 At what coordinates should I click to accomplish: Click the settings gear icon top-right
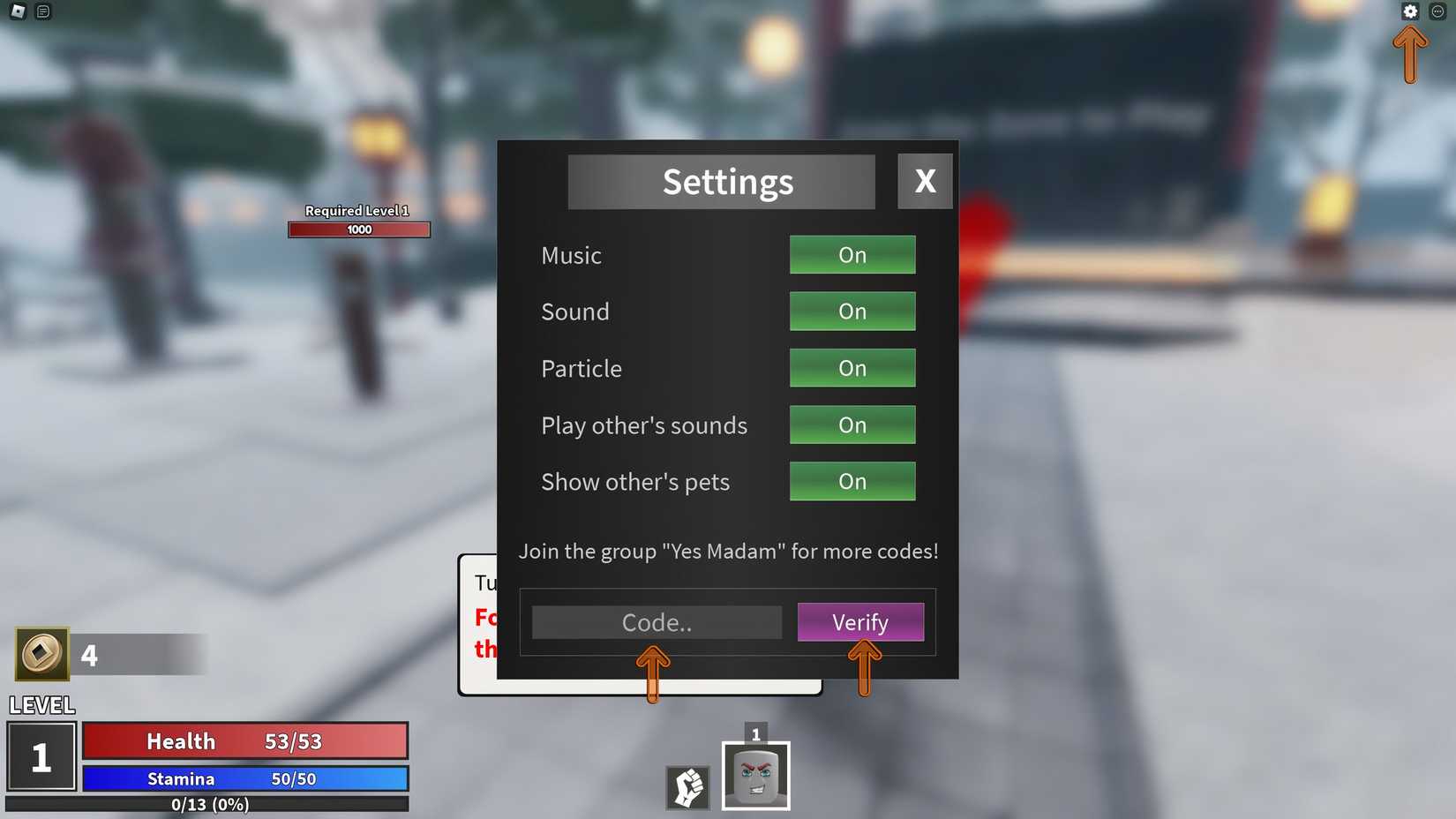(x=1410, y=11)
